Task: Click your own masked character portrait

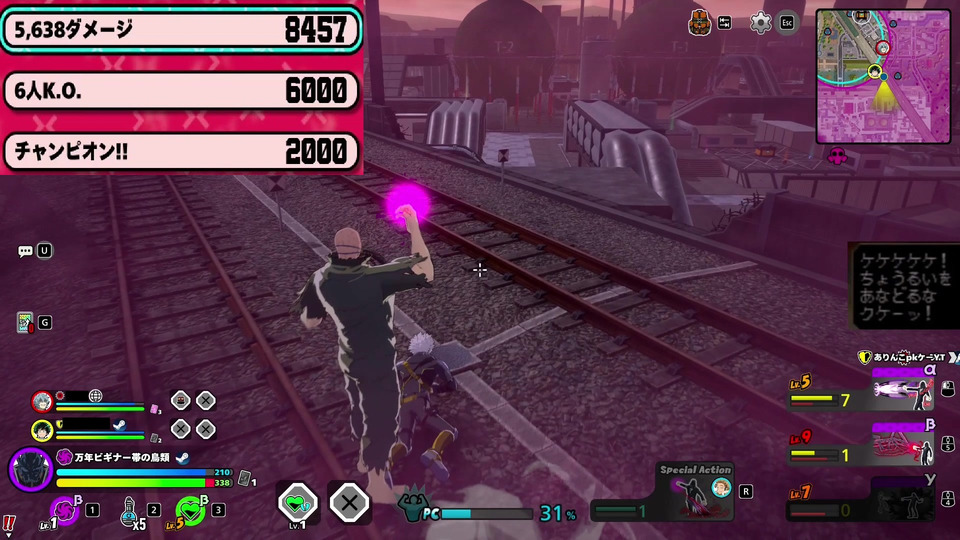Action: (x=30, y=469)
